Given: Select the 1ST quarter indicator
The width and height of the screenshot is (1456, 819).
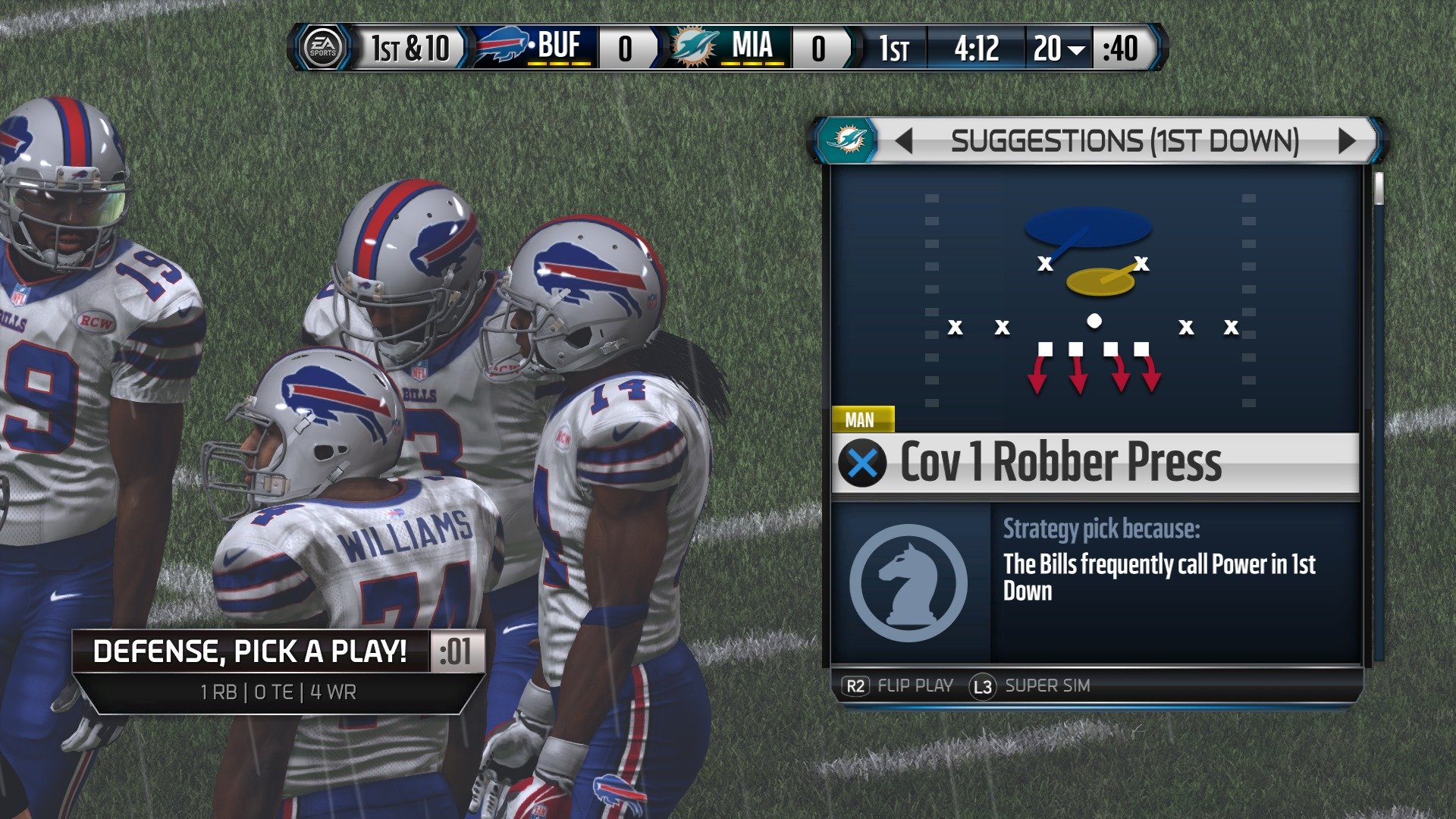Looking at the screenshot, I should pyautogui.click(x=895, y=47).
